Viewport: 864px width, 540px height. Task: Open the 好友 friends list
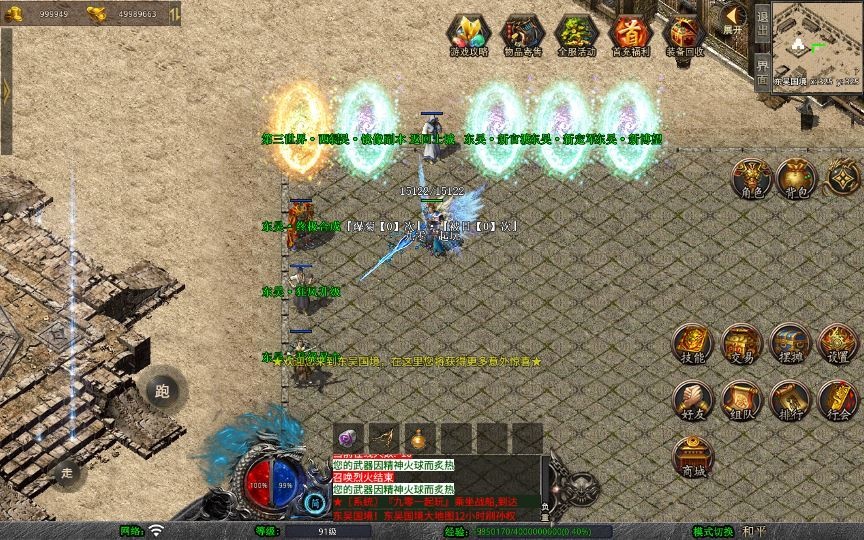point(692,400)
